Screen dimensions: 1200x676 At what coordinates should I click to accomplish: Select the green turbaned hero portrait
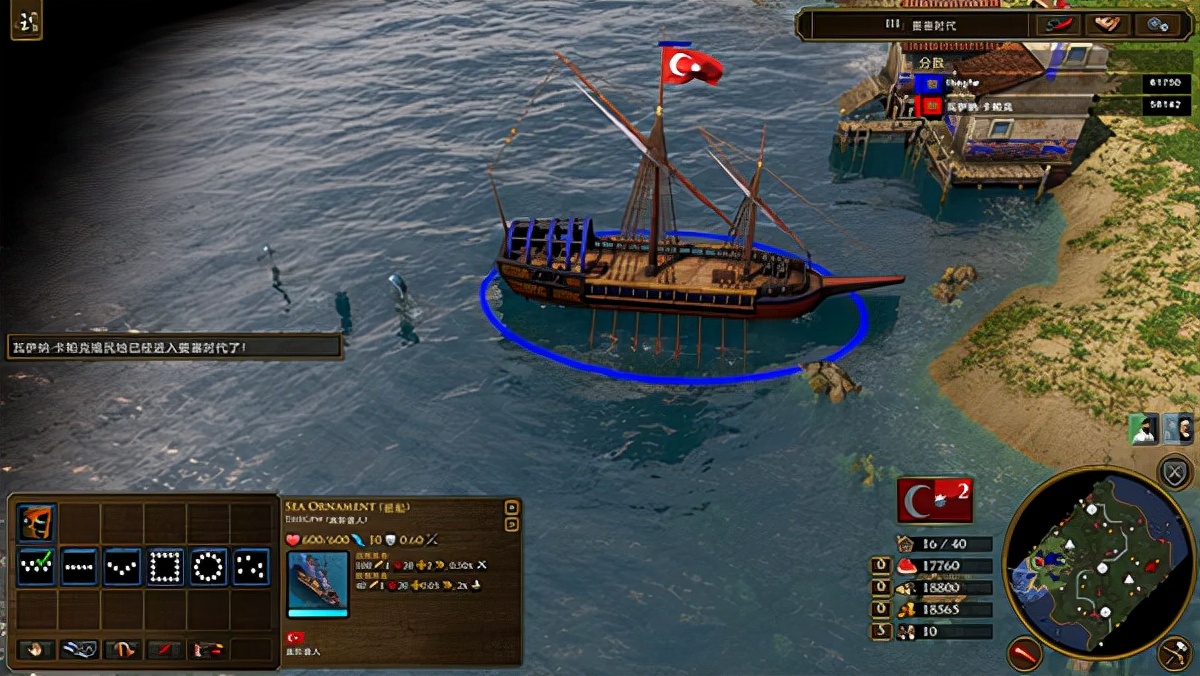point(1143,428)
